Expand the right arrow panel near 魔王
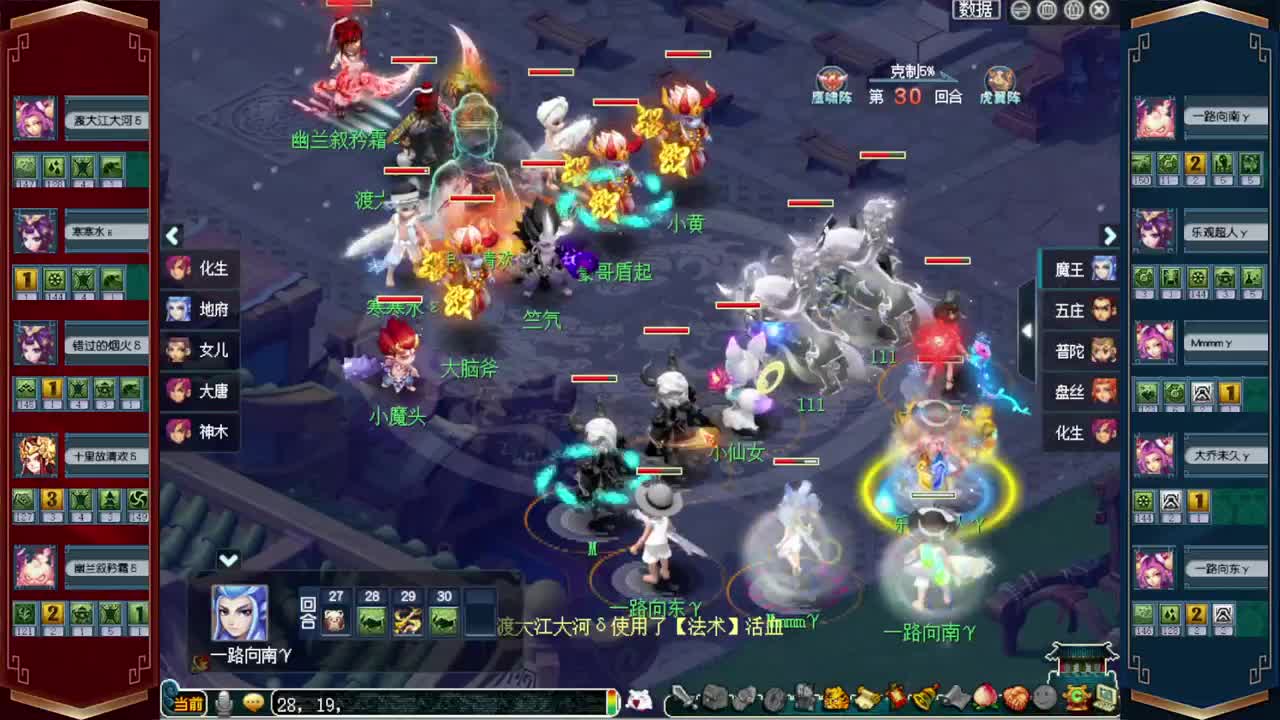Screen dimensions: 1280x720 [1110, 236]
